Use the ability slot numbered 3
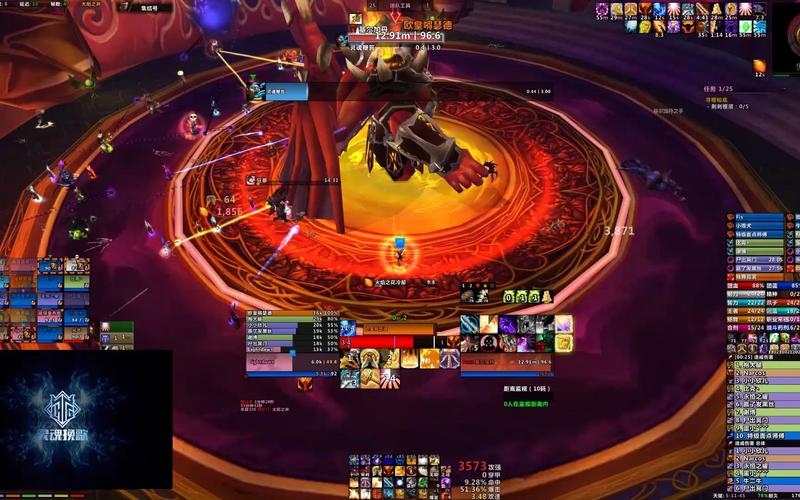The height and width of the screenshot is (500, 800). point(350,379)
